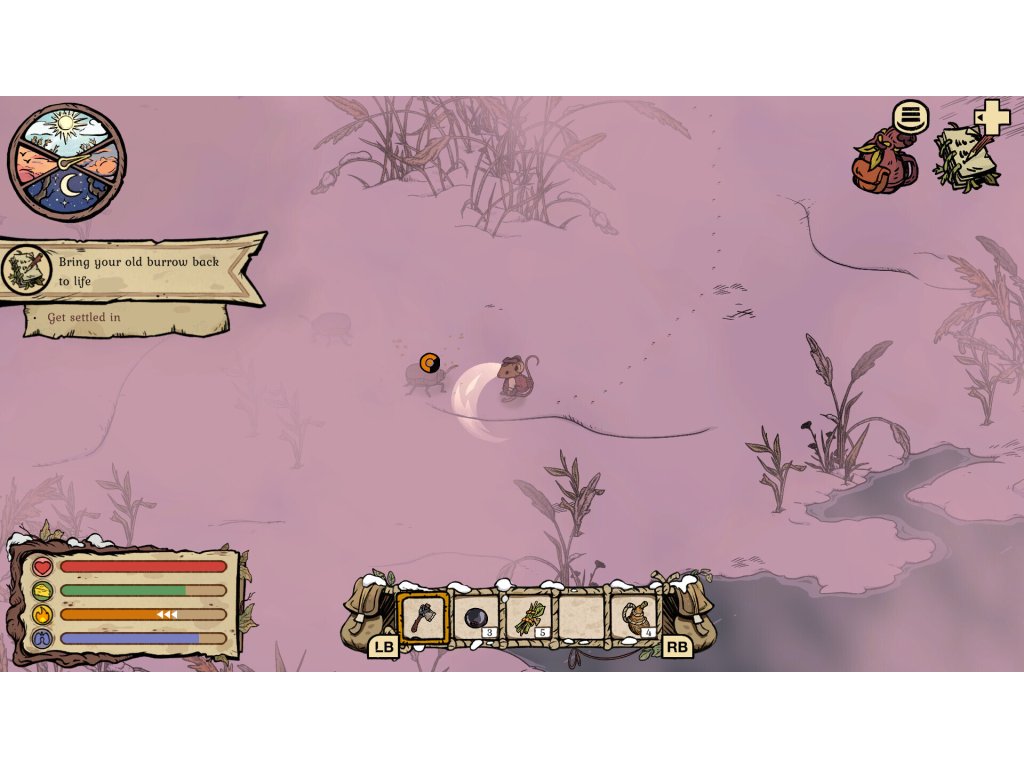Select the dark round stone slot

tap(476, 617)
